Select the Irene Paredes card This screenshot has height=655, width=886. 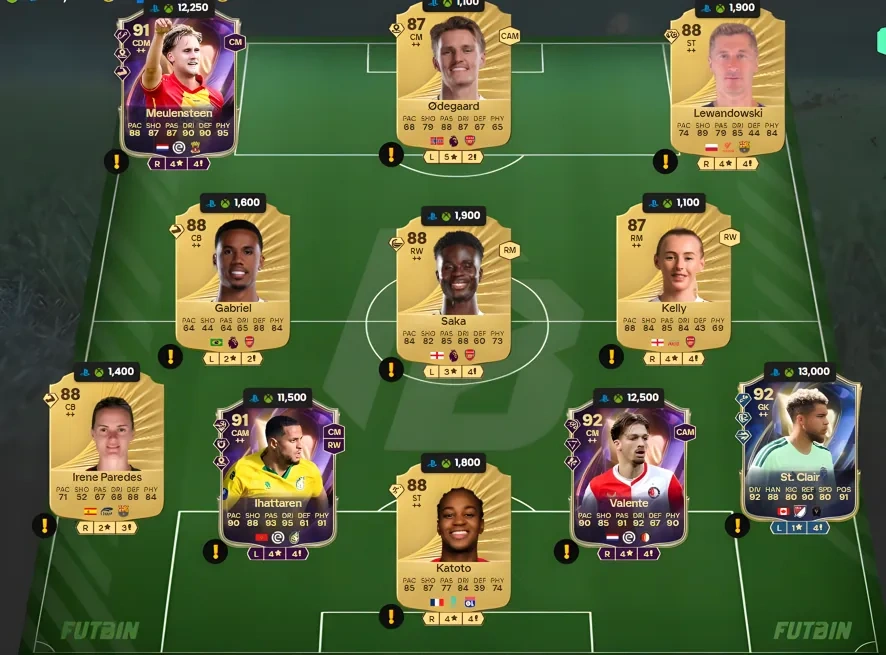point(105,445)
